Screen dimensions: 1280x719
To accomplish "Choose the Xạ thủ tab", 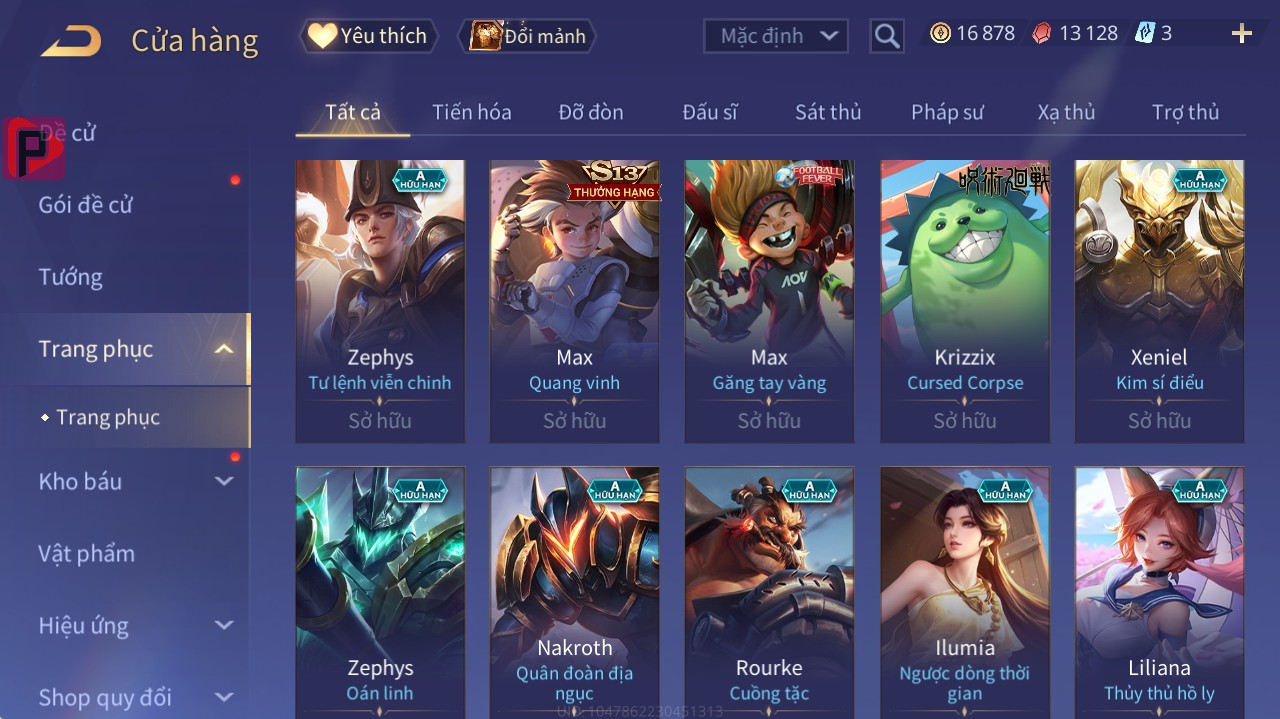I will pyautogui.click(x=1066, y=112).
